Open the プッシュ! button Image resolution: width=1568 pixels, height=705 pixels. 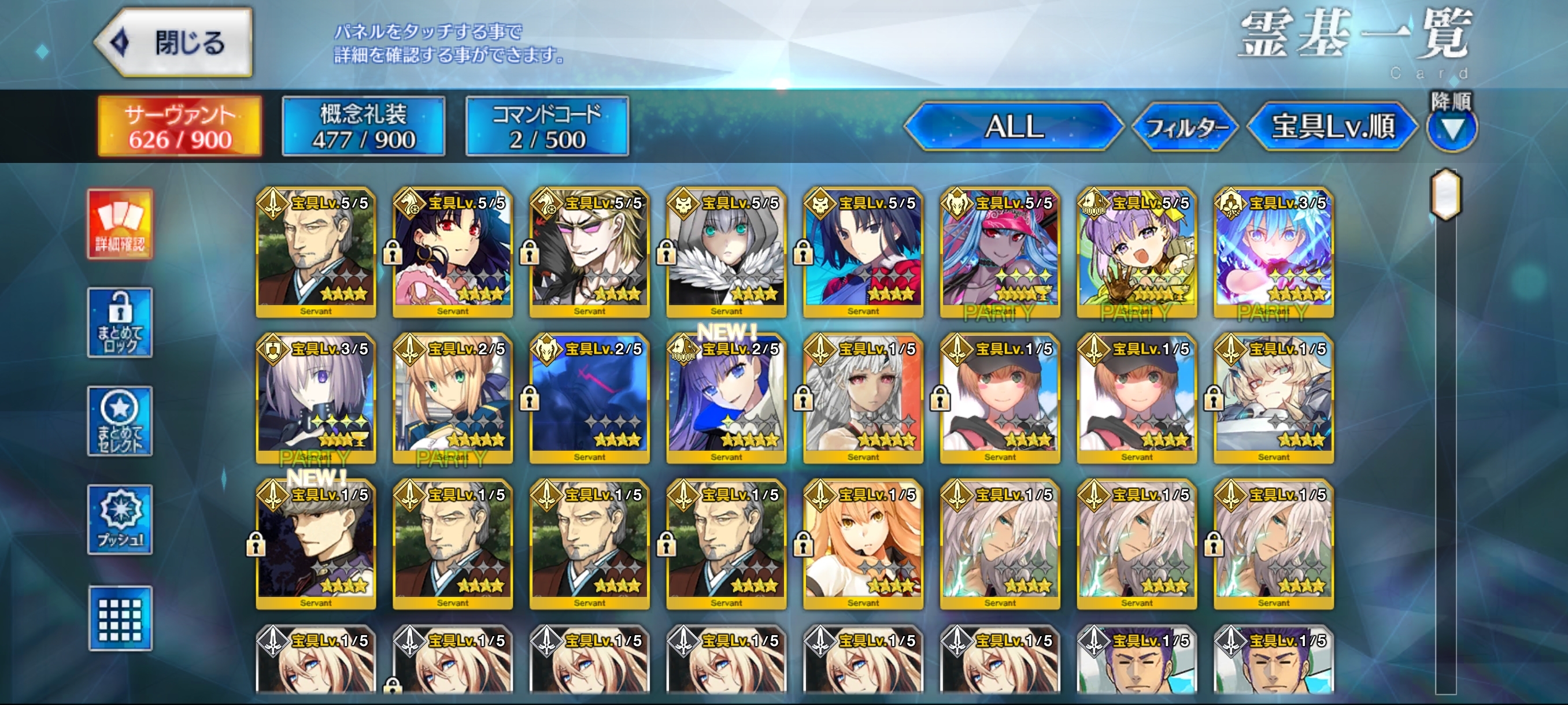click(x=120, y=520)
